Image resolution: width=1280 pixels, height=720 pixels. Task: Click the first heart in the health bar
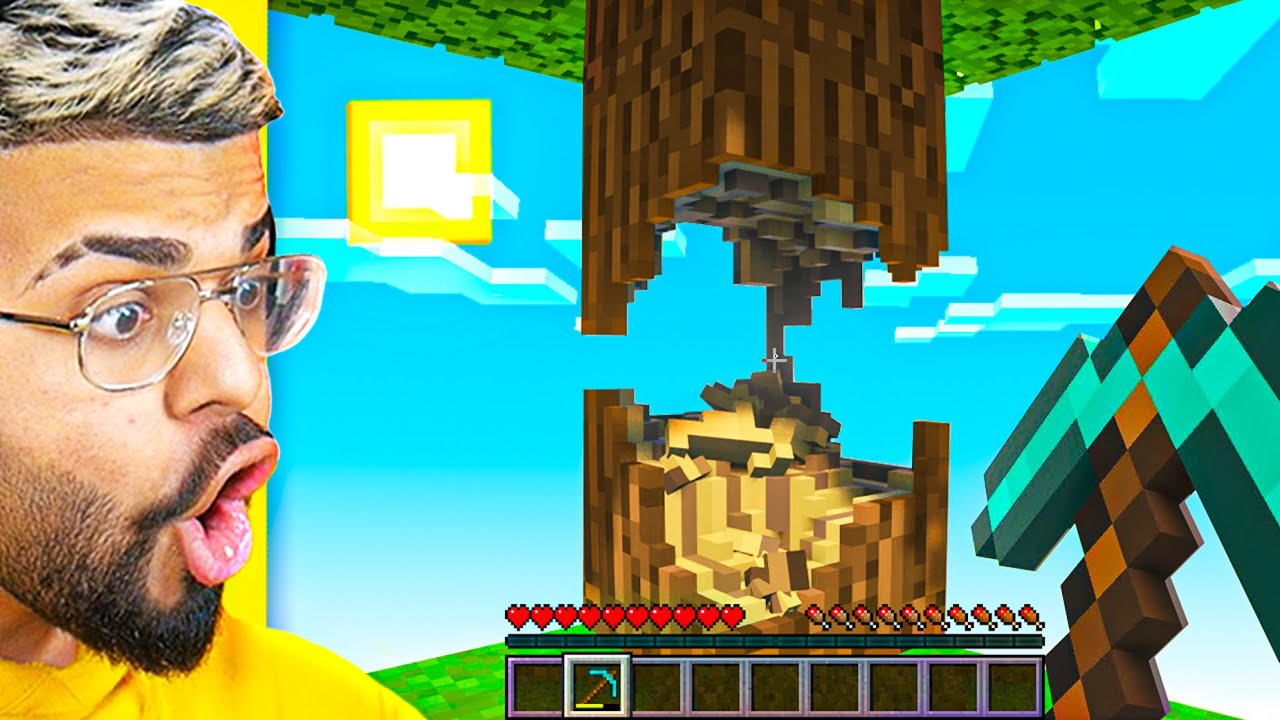[x=518, y=613]
